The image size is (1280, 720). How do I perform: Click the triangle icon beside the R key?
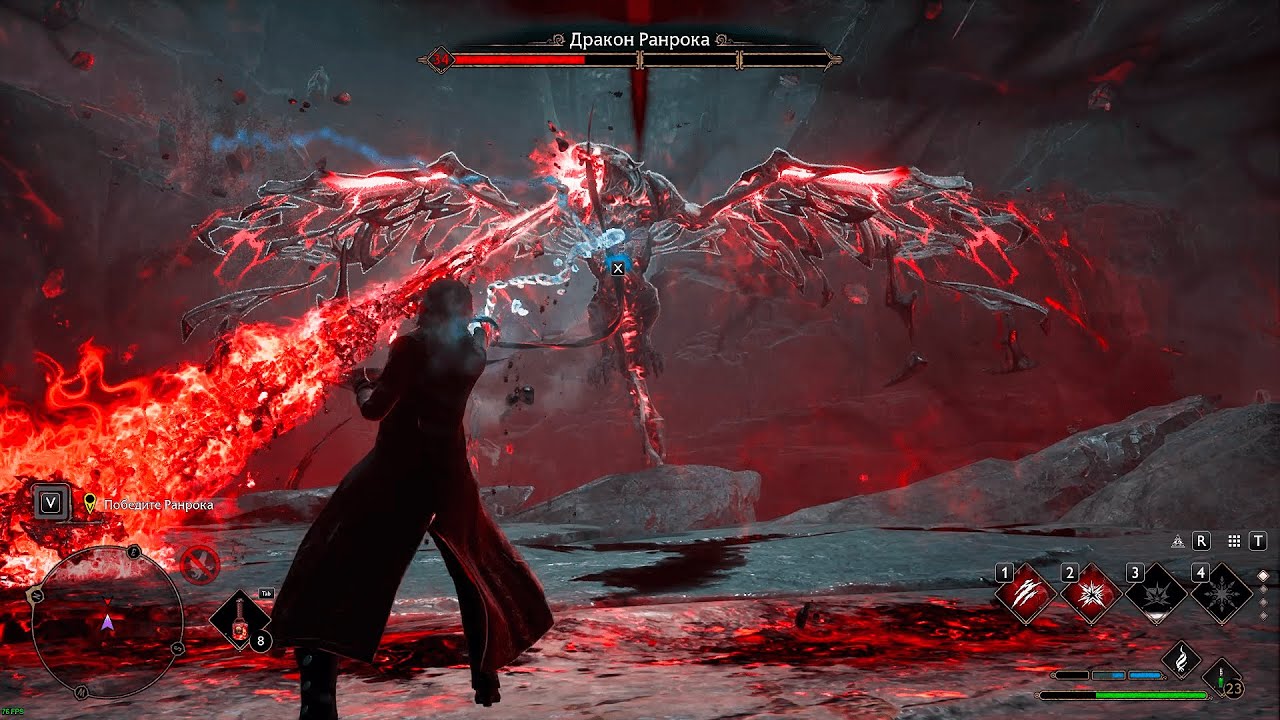[1177, 541]
